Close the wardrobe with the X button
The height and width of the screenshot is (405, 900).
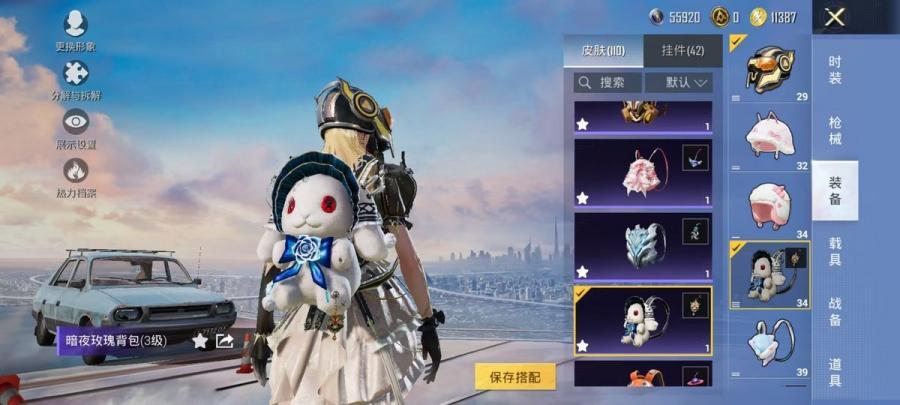(x=835, y=17)
